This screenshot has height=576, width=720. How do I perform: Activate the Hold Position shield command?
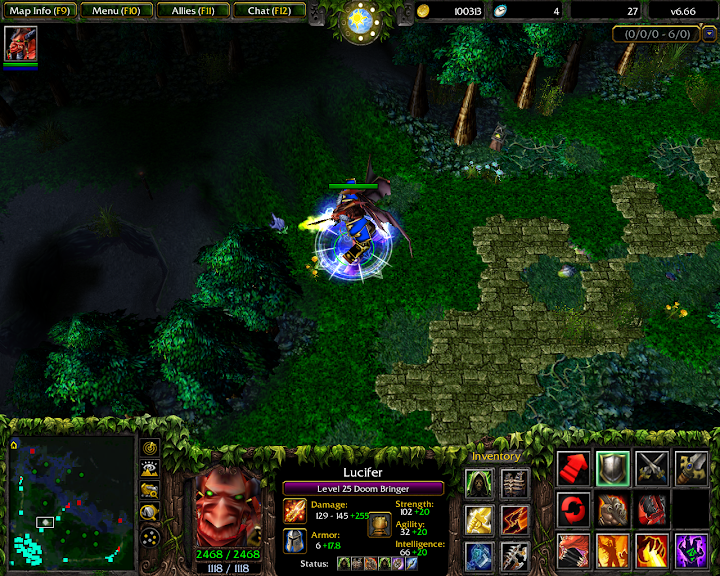[612, 469]
